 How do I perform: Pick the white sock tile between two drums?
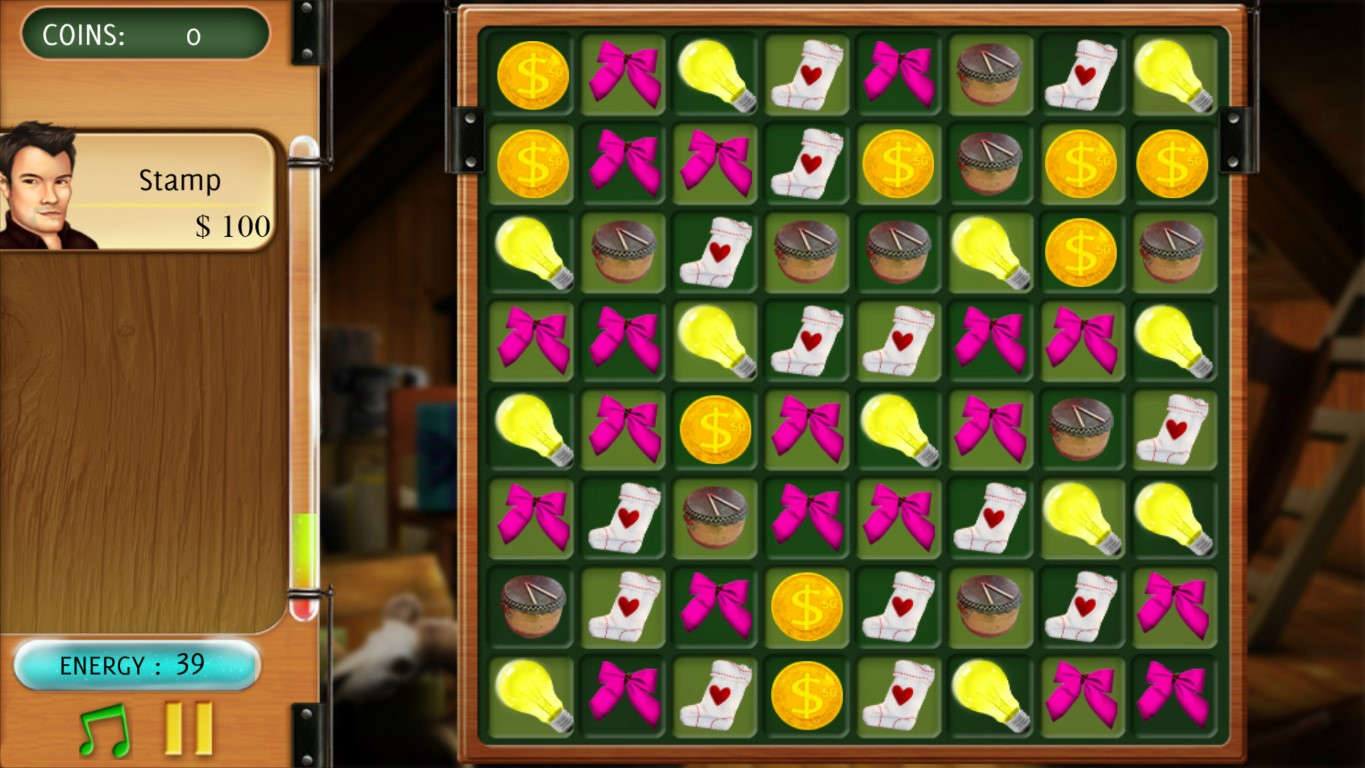click(x=715, y=252)
